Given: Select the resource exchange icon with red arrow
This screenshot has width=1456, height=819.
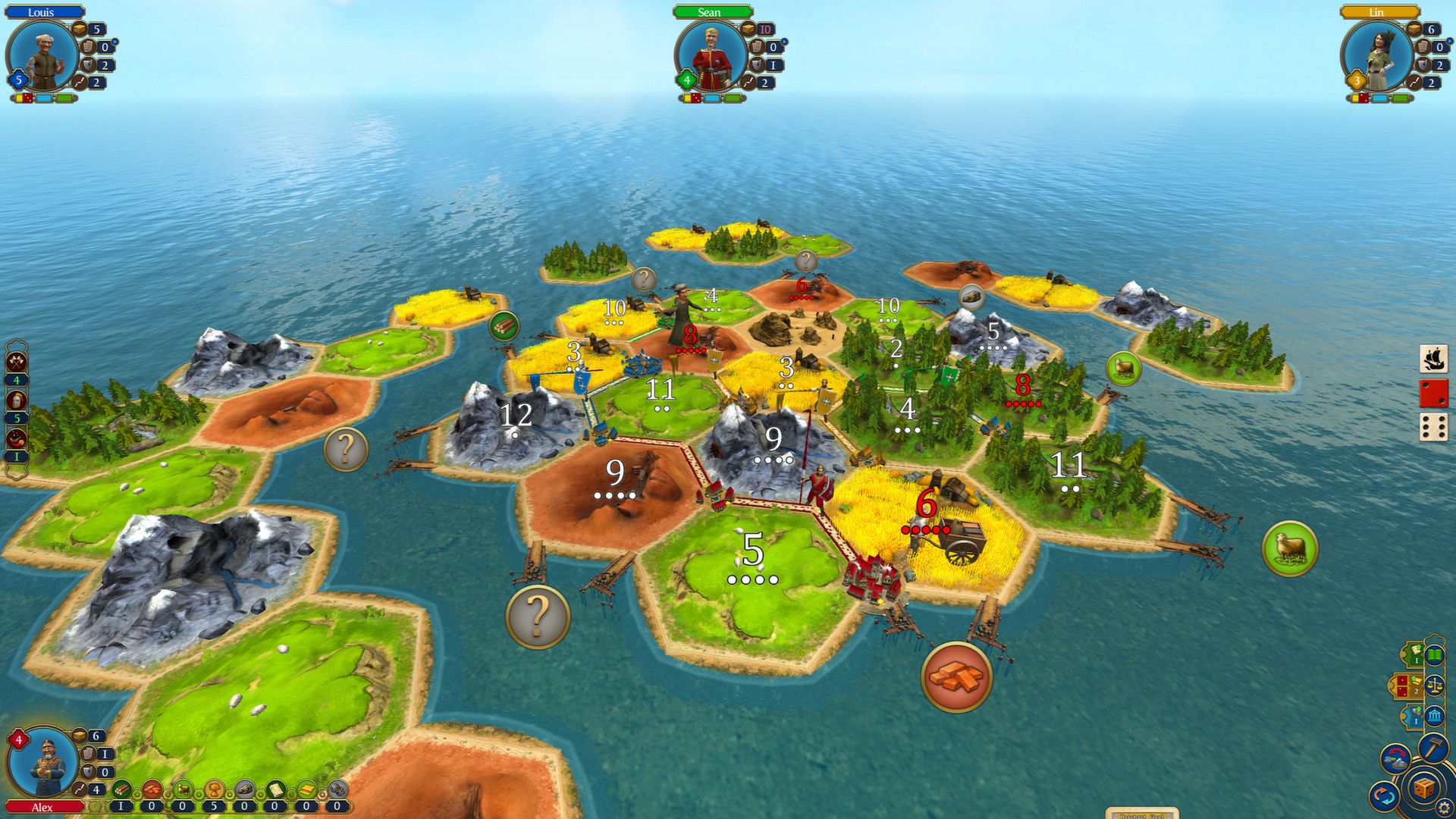Looking at the screenshot, I should point(1395,758).
